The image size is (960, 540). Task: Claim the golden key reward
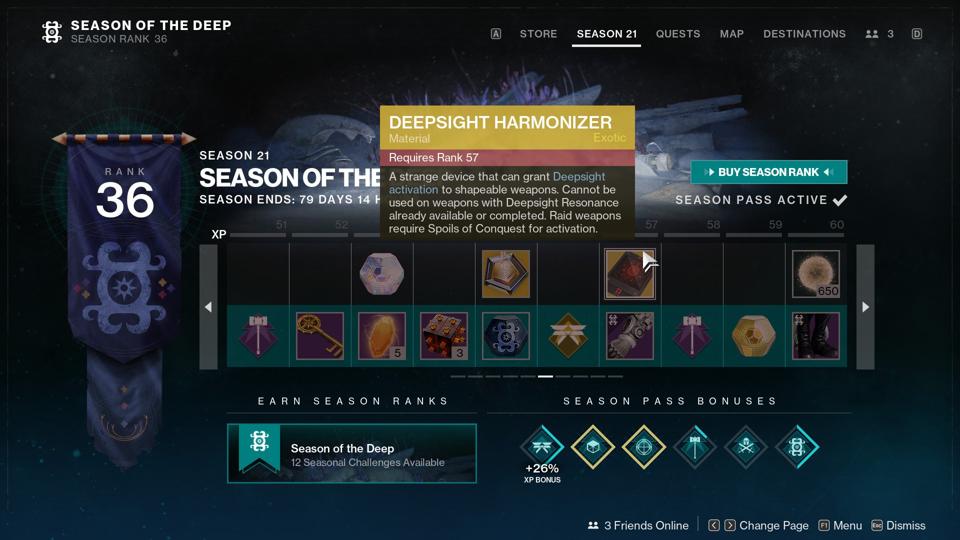[x=320, y=336]
